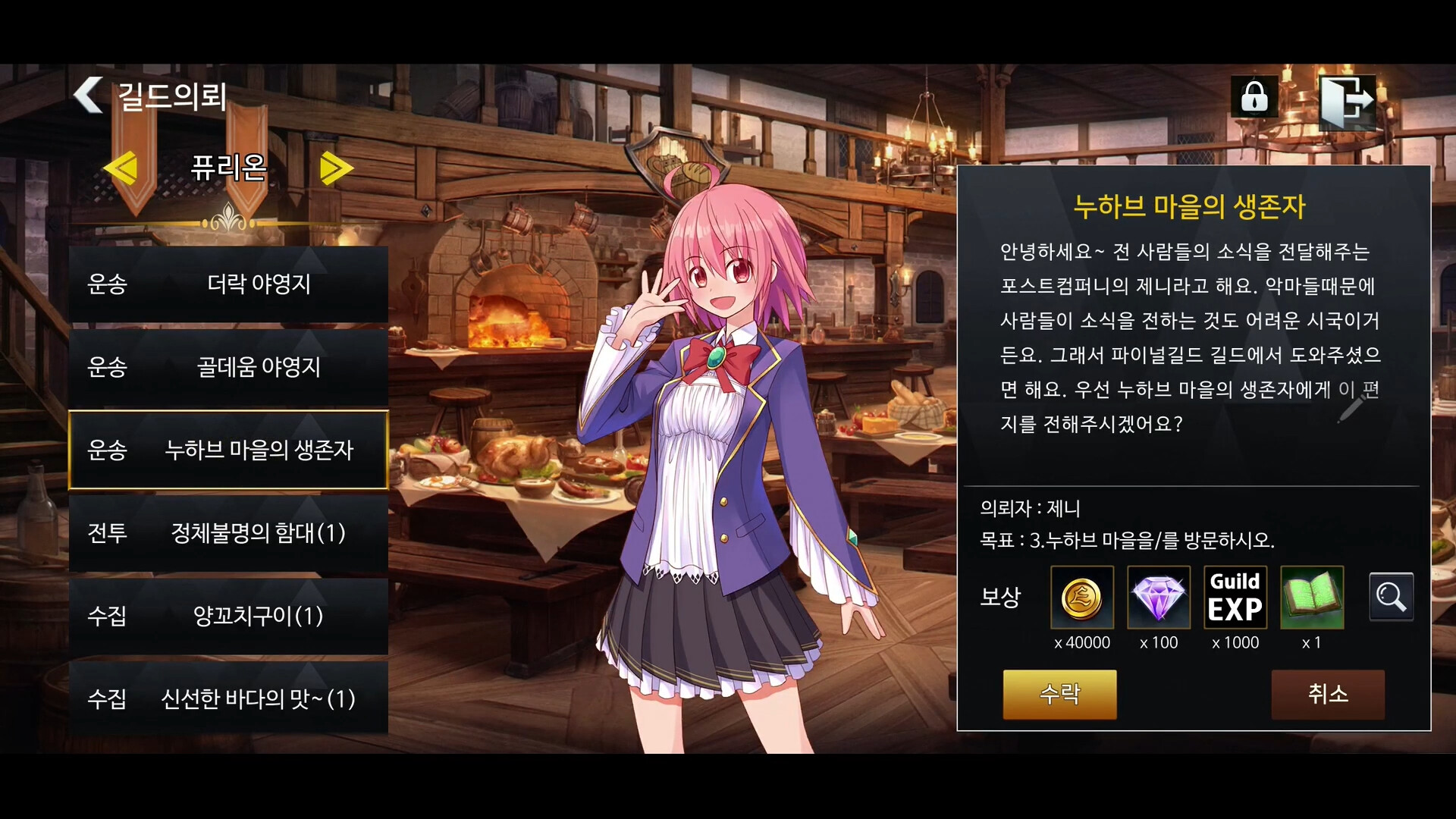Click the lock icon at top right
Screen dimensions: 1456x819
click(1254, 97)
